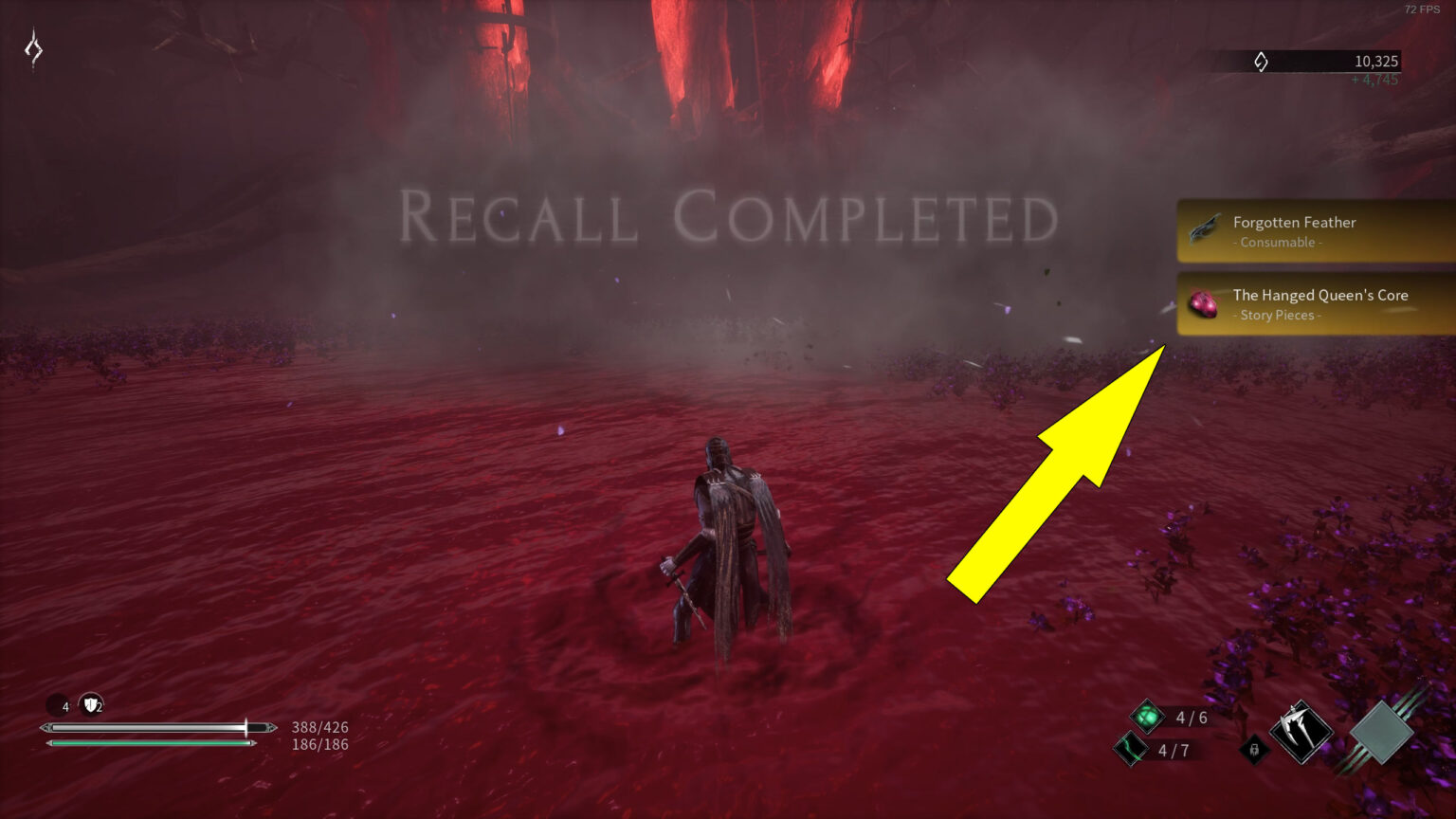Click the Hanged Queen's Core gem icon
Image resolution: width=1456 pixels, height=819 pixels.
click(x=1203, y=304)
